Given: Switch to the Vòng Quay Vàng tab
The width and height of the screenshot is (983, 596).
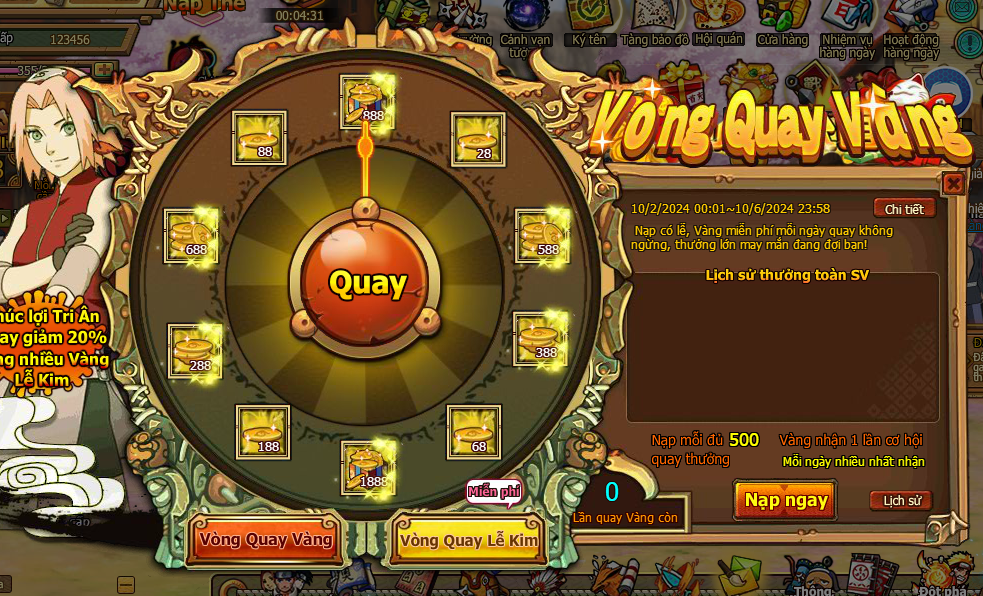Looking at the screenshot, I should (x=265, y=540).
